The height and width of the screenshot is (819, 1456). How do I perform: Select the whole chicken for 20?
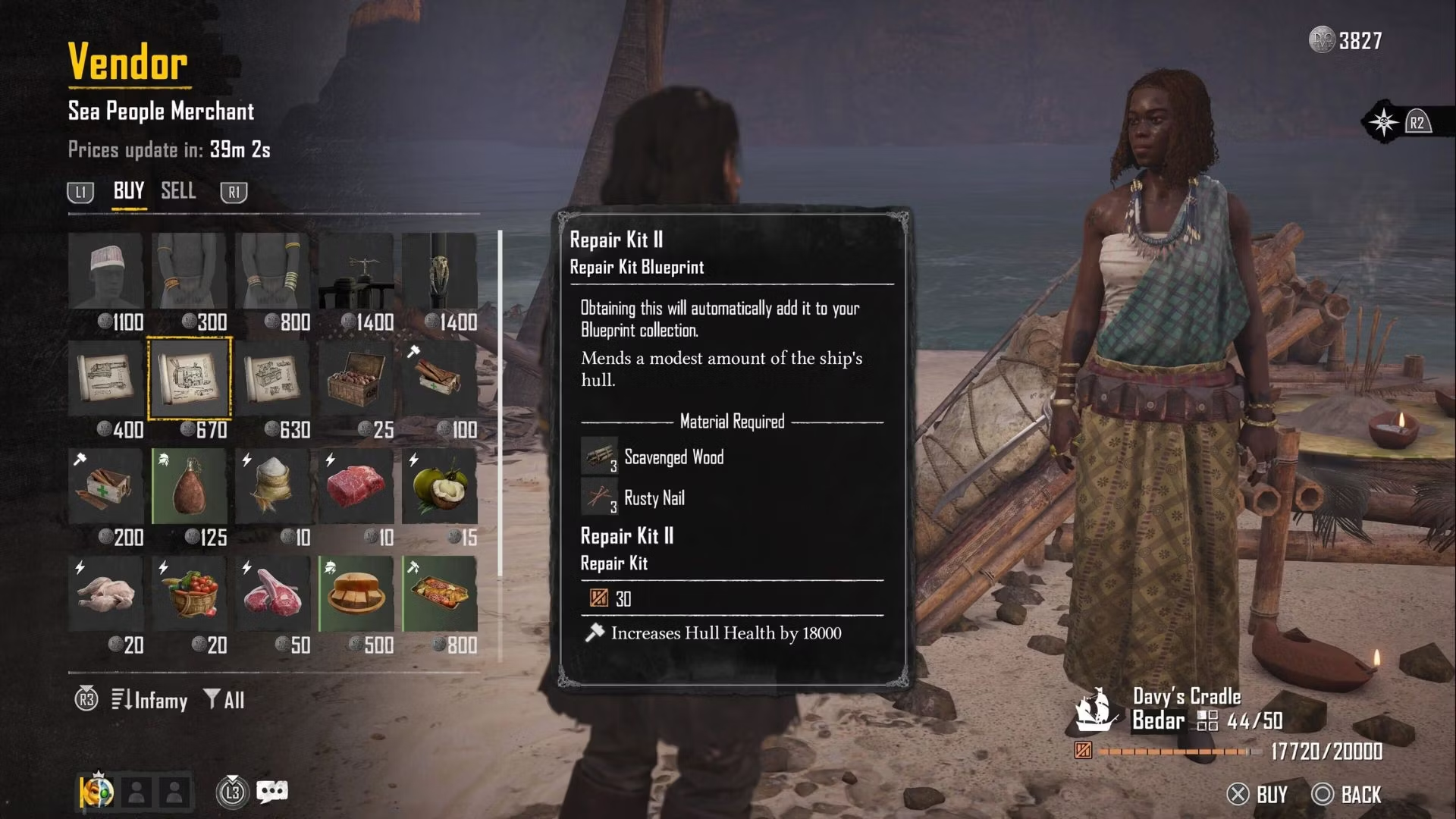click(x=105, y=594)
